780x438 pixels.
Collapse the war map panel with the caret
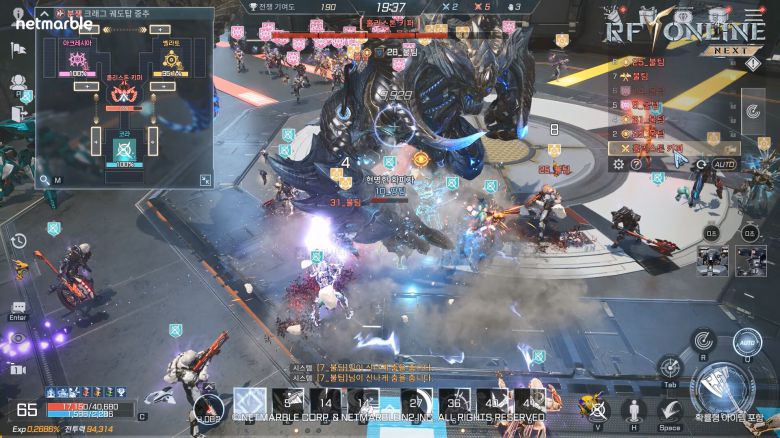pyautogui.click(x=46, y=16)
